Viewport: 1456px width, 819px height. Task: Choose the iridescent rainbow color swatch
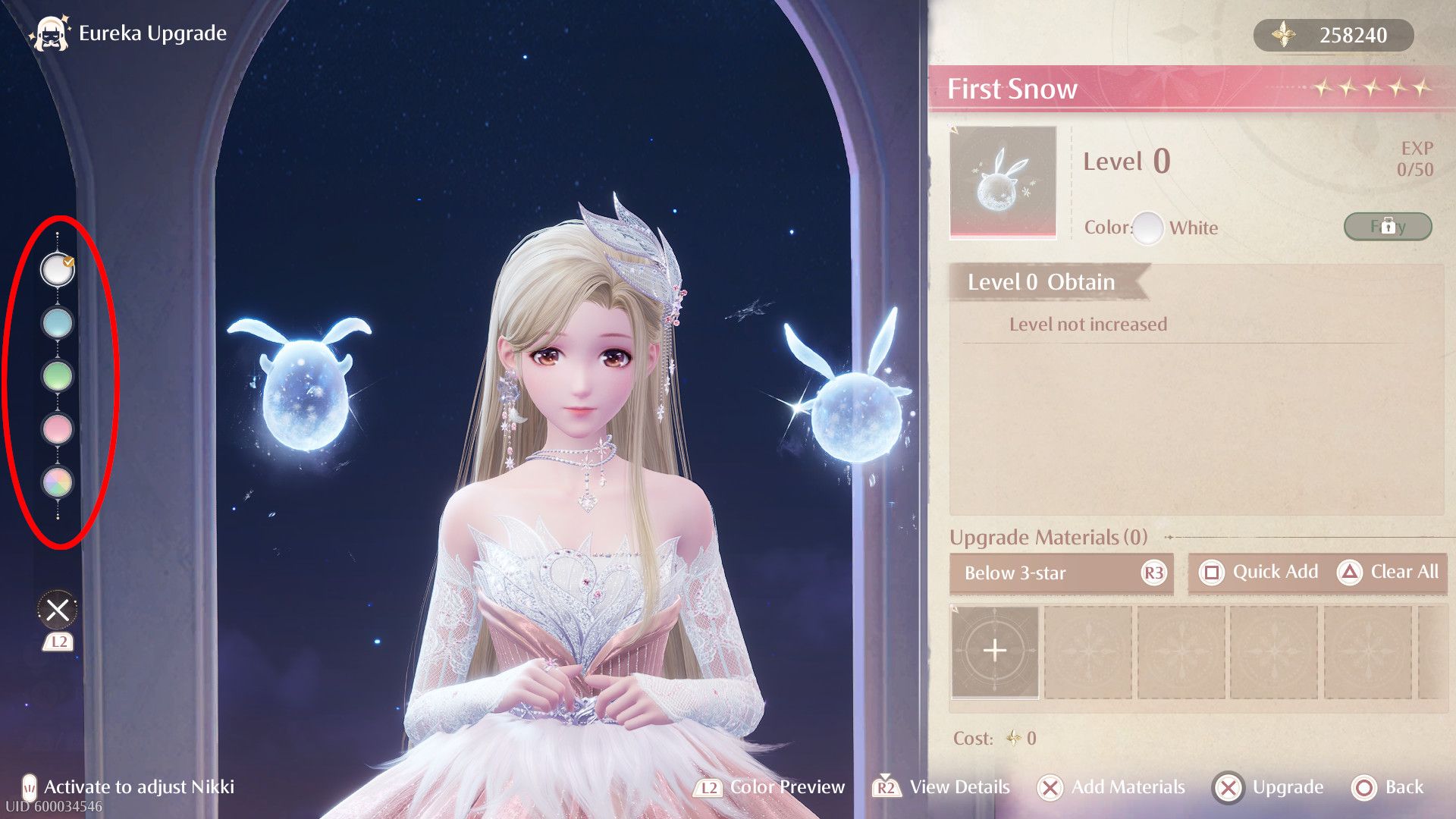(58, 482)
